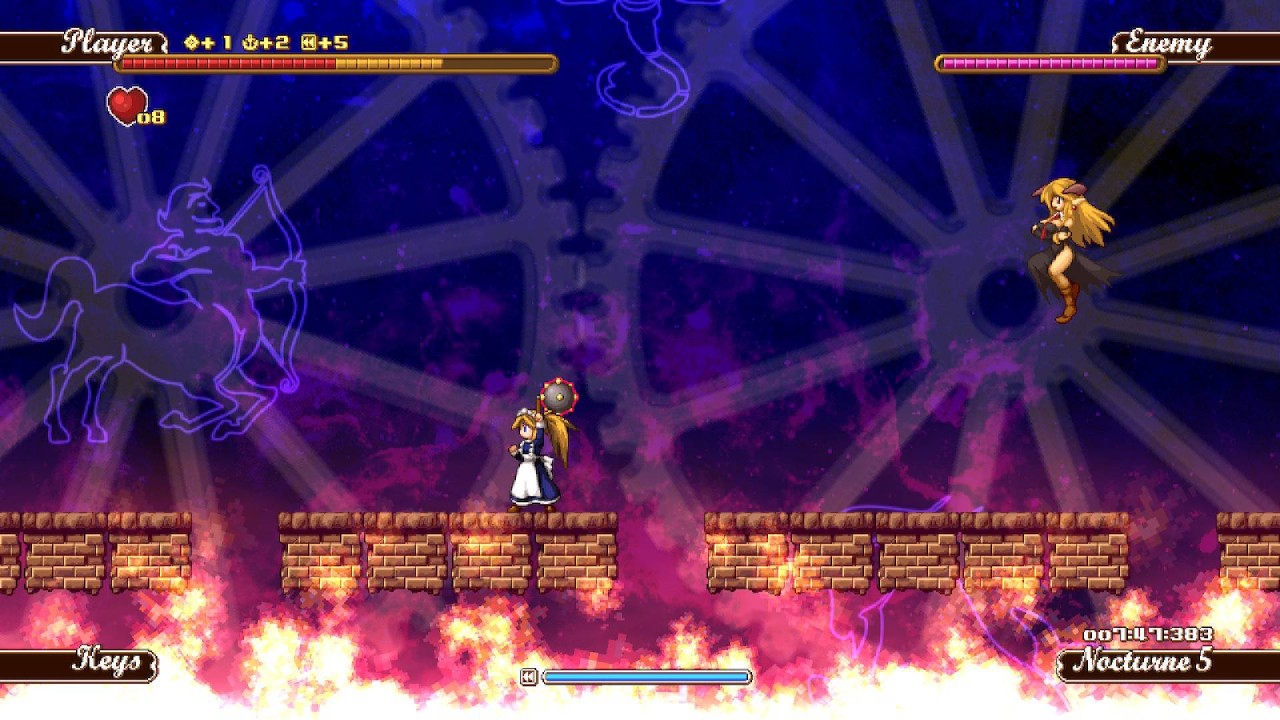Choose the gold rewind +5 bonus icon
This screenshot has width=1280, height=720.
(309, 43)
